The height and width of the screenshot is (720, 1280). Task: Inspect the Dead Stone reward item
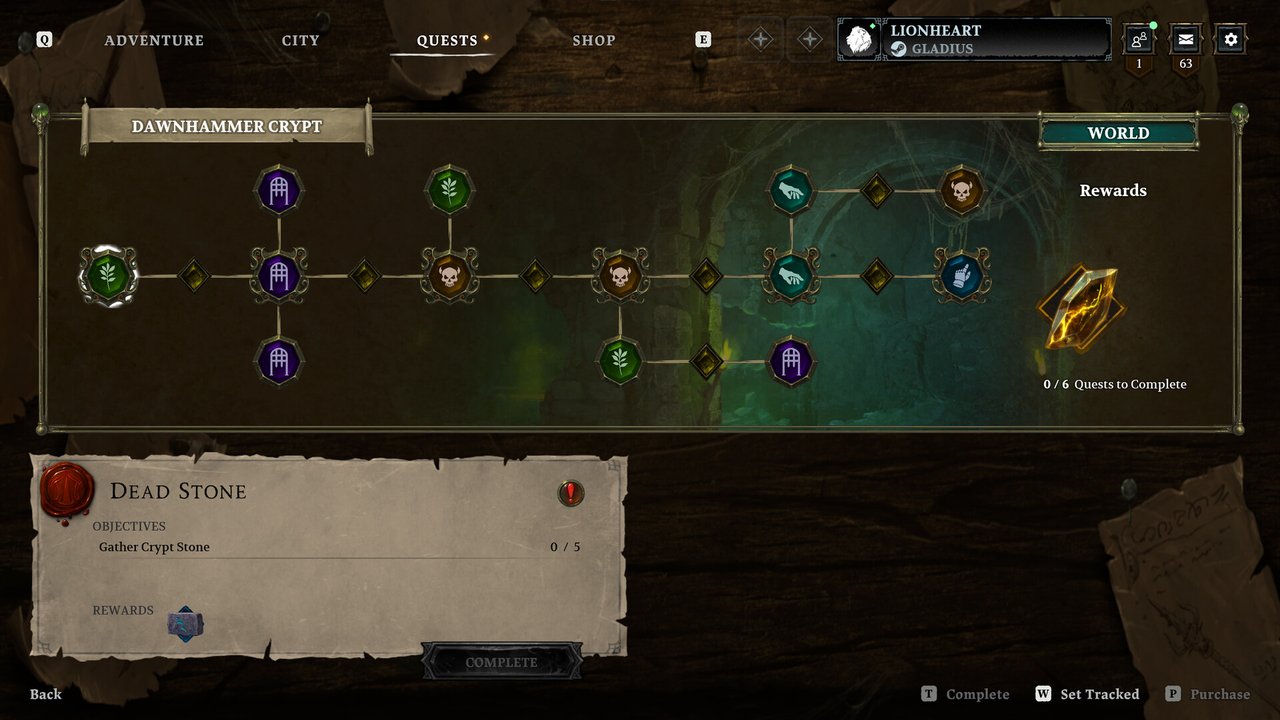click(186, 624)
